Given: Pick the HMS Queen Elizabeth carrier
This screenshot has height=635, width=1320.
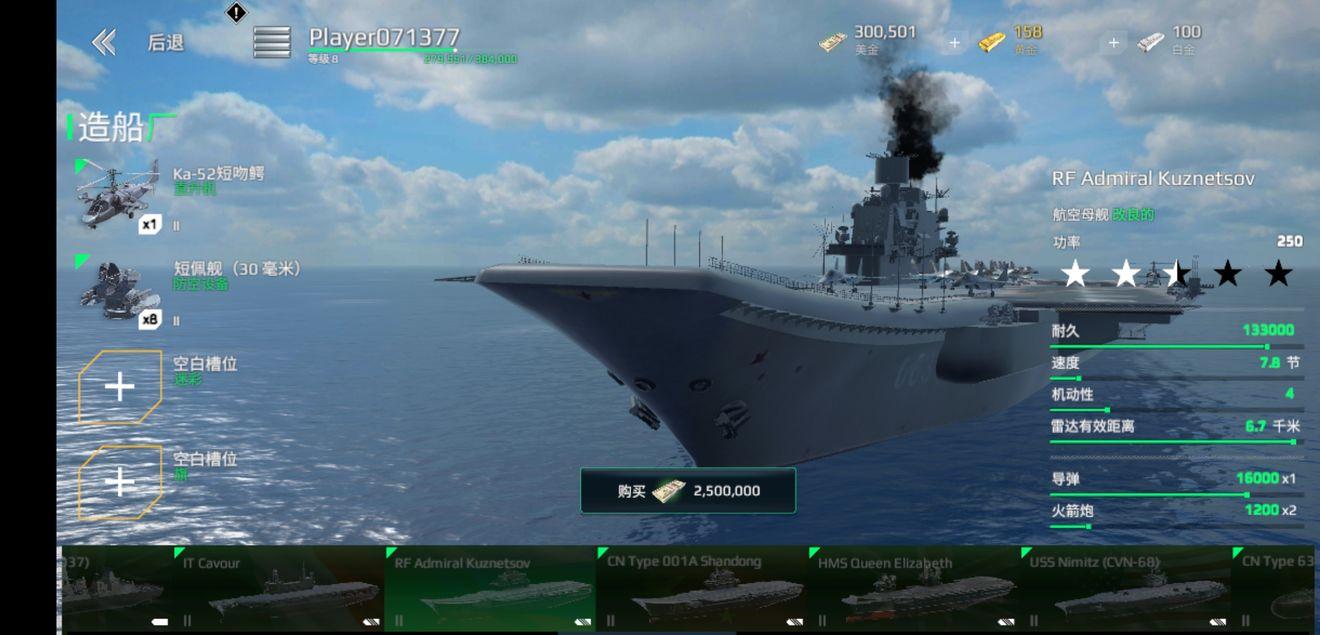Looking at the screenshot, I should click(x=913, y=590).
